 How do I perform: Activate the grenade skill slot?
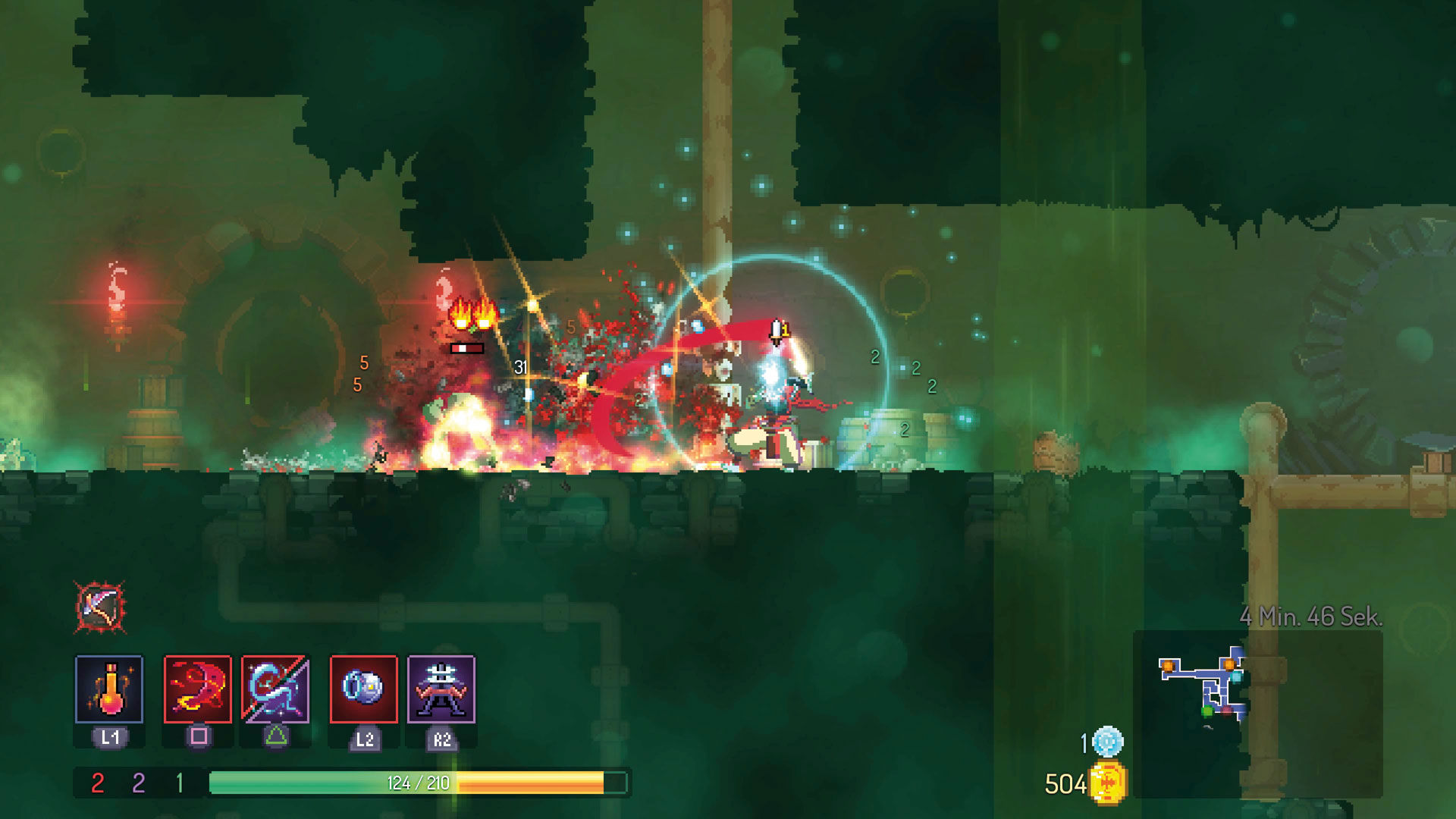click(364, 689)
